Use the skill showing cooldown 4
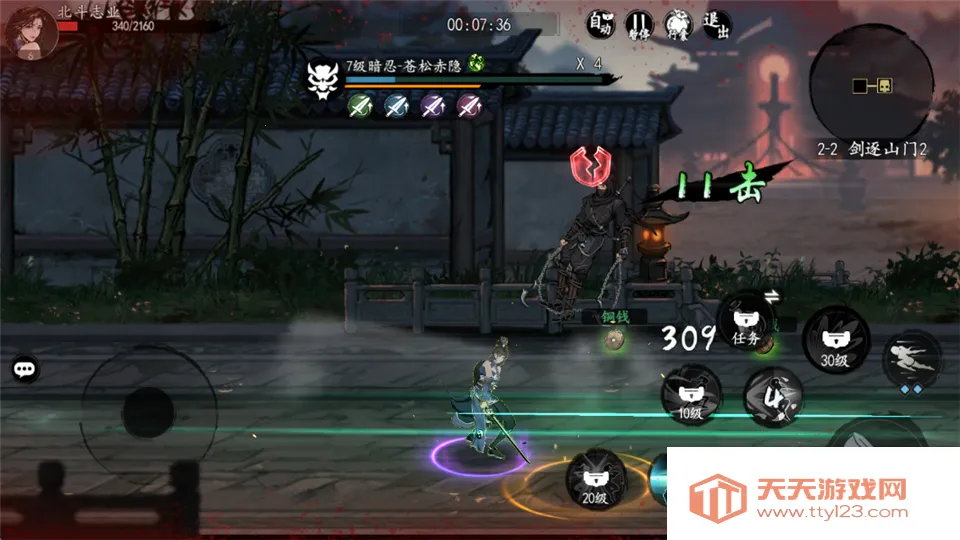This screenshot has height=540, width=960. click(x=773, y=396)
